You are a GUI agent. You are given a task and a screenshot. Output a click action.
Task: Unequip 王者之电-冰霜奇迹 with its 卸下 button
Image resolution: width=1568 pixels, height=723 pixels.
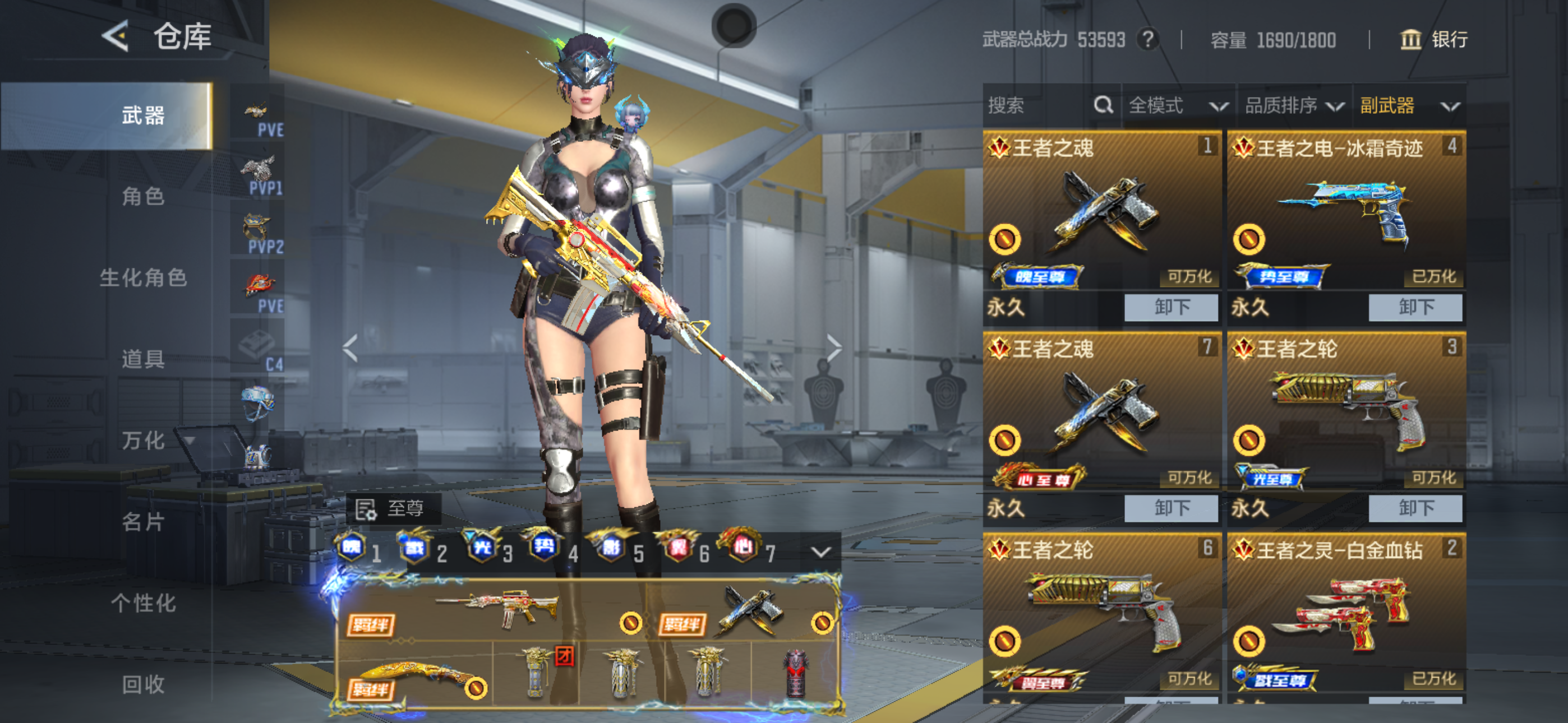(1414, 307)
